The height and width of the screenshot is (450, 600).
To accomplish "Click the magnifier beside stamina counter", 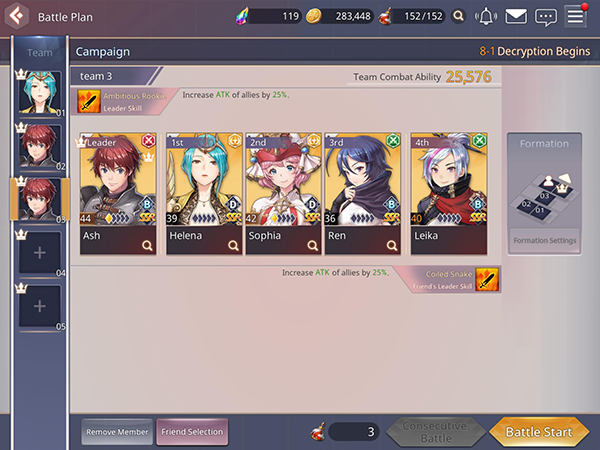I will 458,16.
